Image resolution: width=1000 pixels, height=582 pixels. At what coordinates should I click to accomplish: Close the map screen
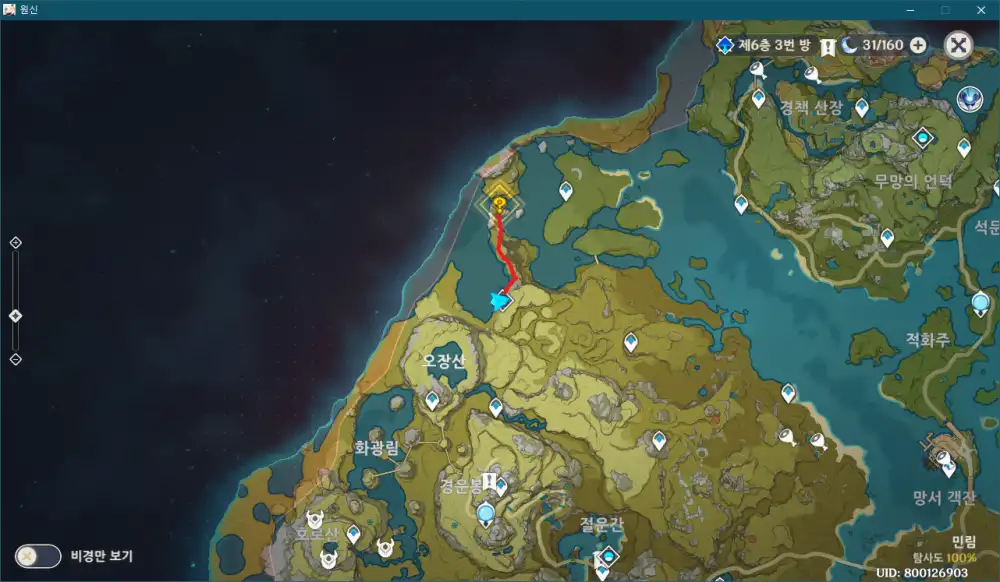coord(958,45)
